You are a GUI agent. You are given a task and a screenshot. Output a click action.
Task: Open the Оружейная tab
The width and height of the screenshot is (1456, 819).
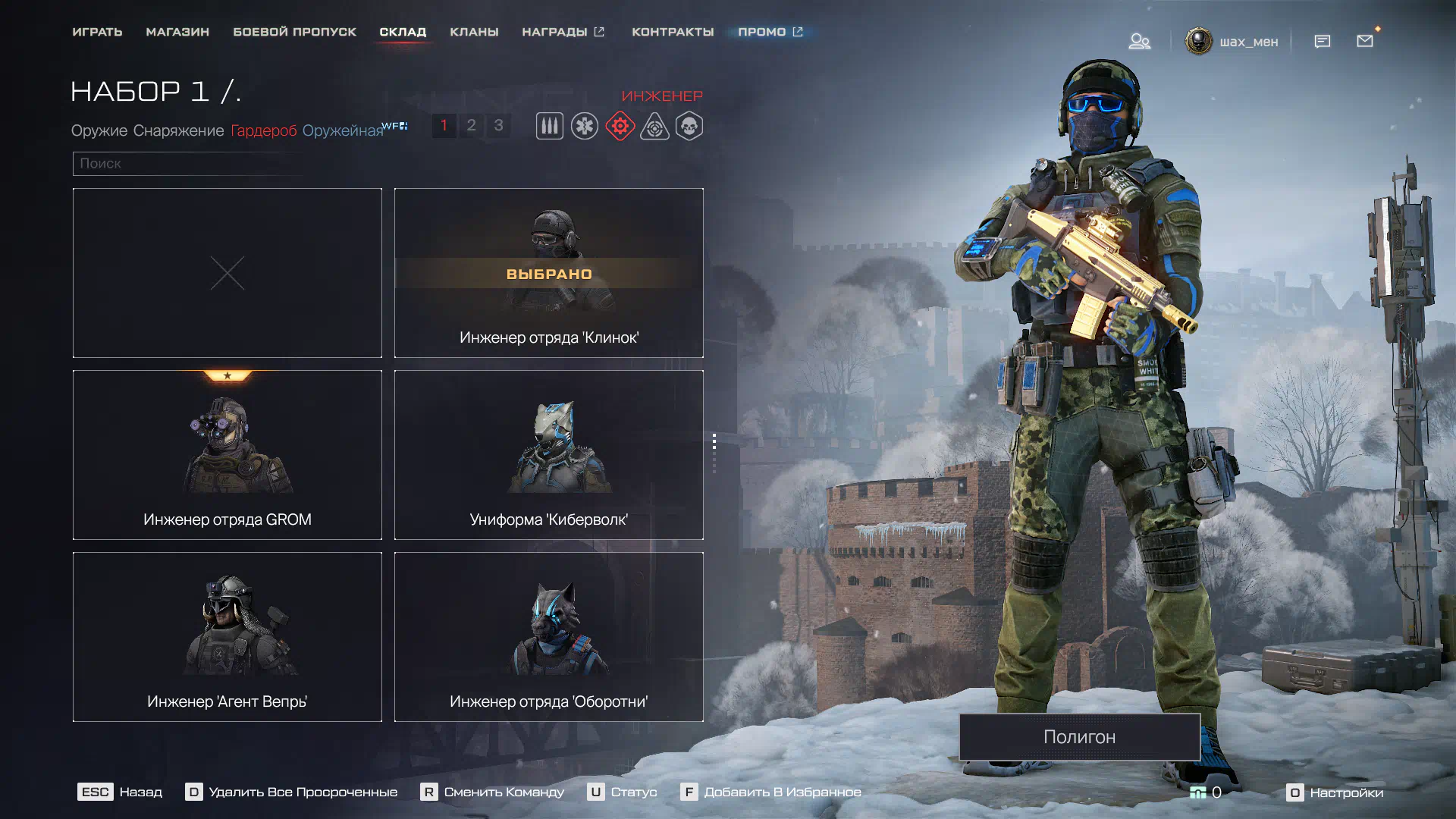[343, 130]
